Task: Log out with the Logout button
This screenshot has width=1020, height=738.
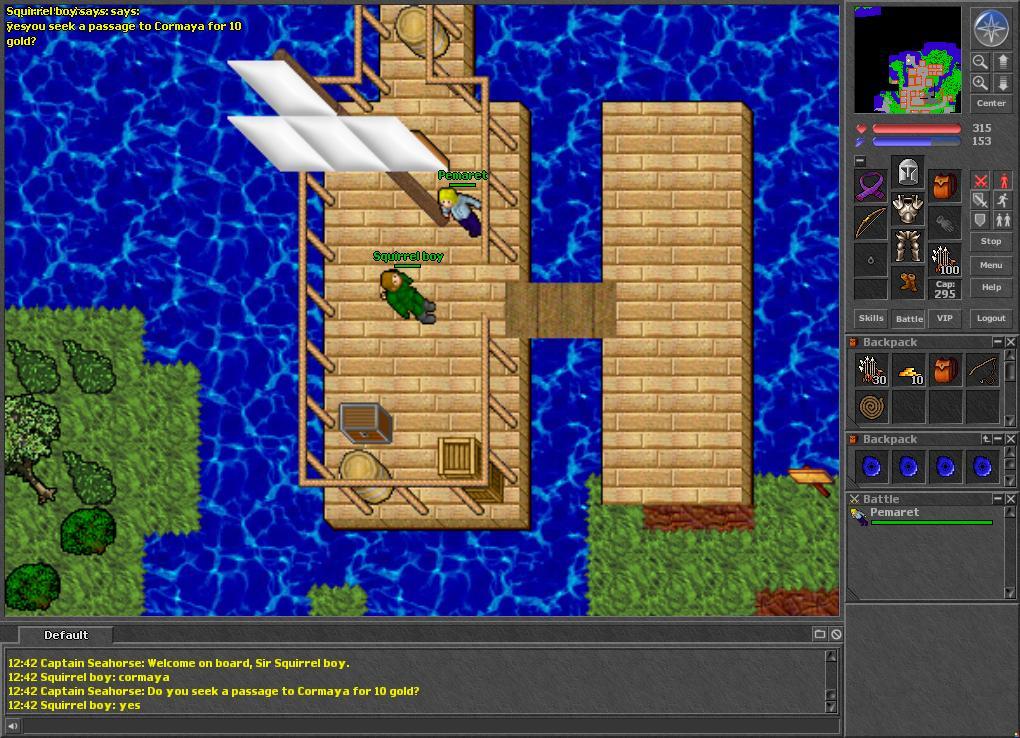Action: tap(990, 318)
